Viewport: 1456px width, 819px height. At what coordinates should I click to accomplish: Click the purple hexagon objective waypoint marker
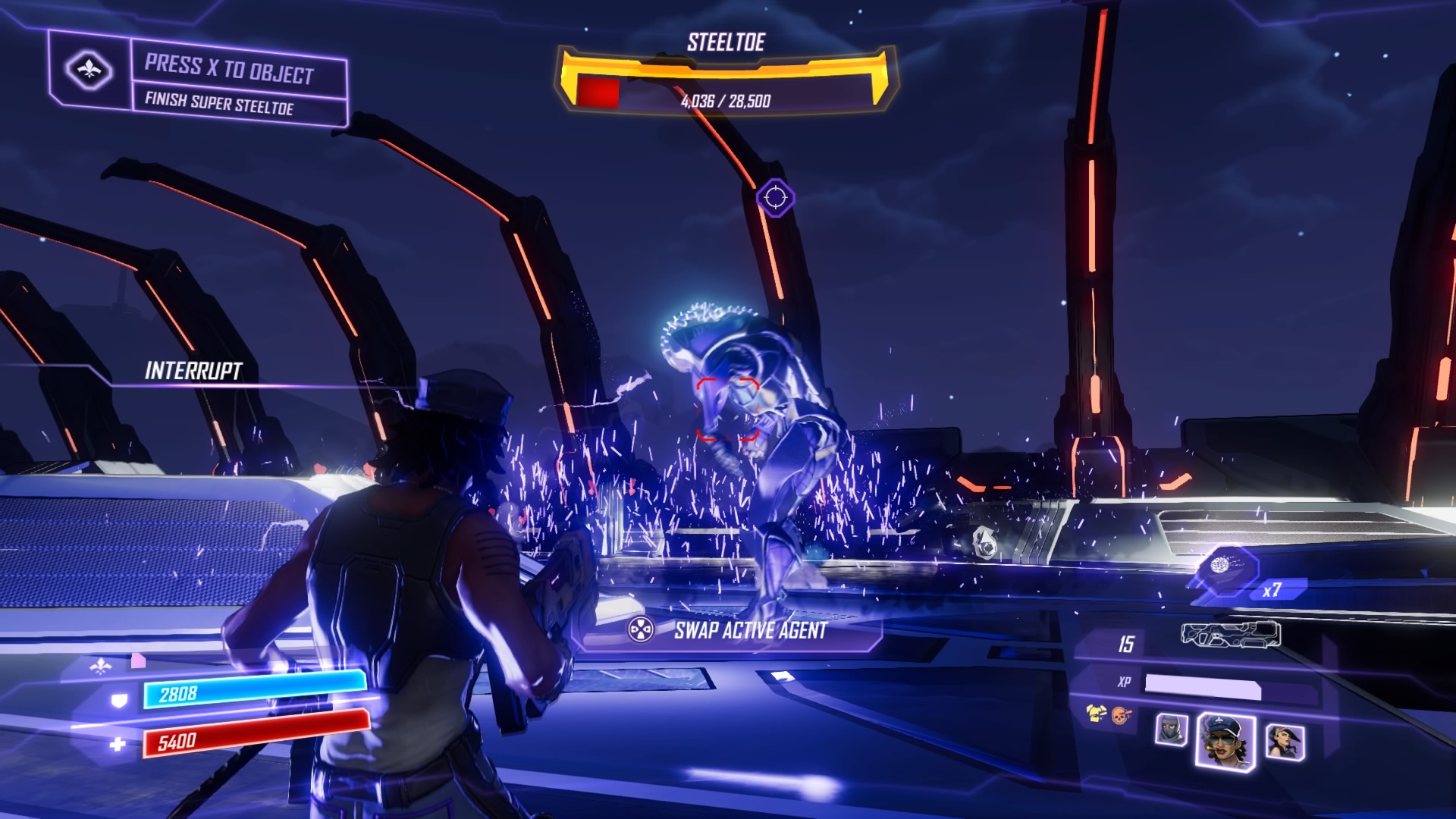[775, 198]
